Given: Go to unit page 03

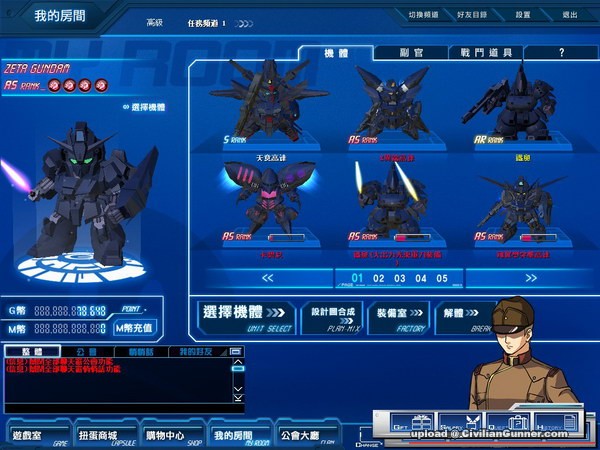Looking at the screenshot, I should 400,279.
